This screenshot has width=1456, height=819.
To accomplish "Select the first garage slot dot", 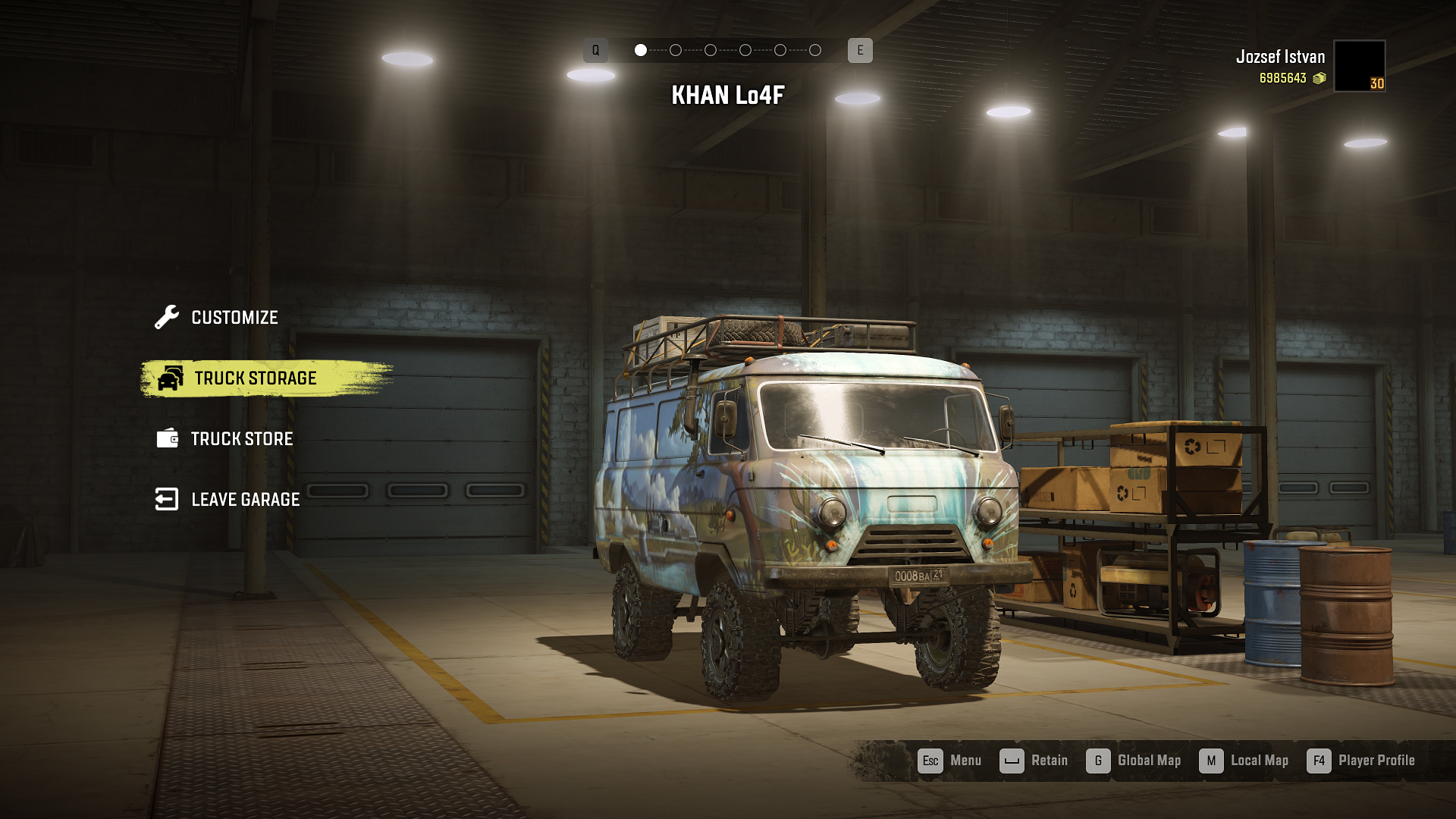I will point(641,50).
